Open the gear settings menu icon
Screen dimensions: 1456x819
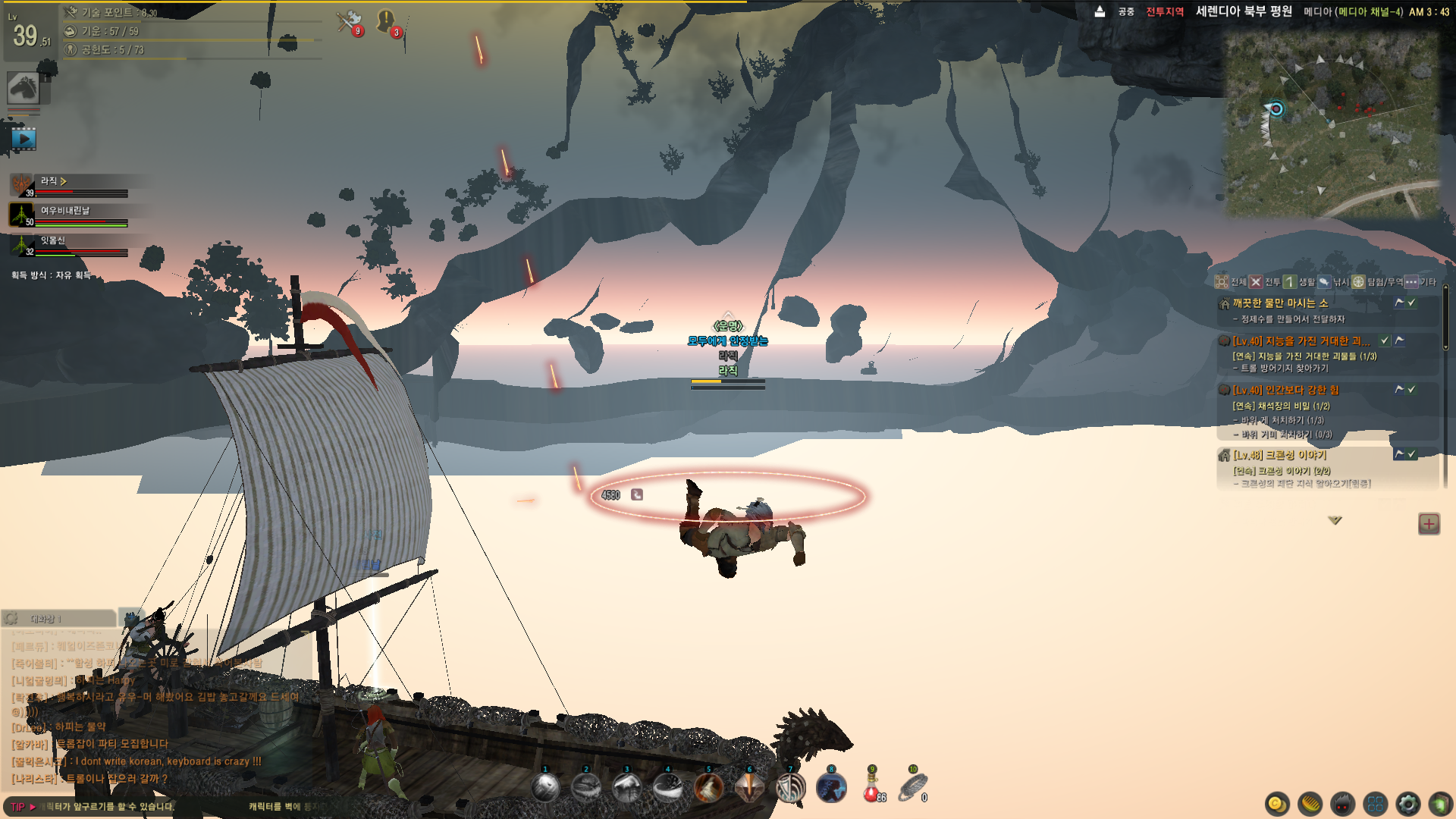1407,804
